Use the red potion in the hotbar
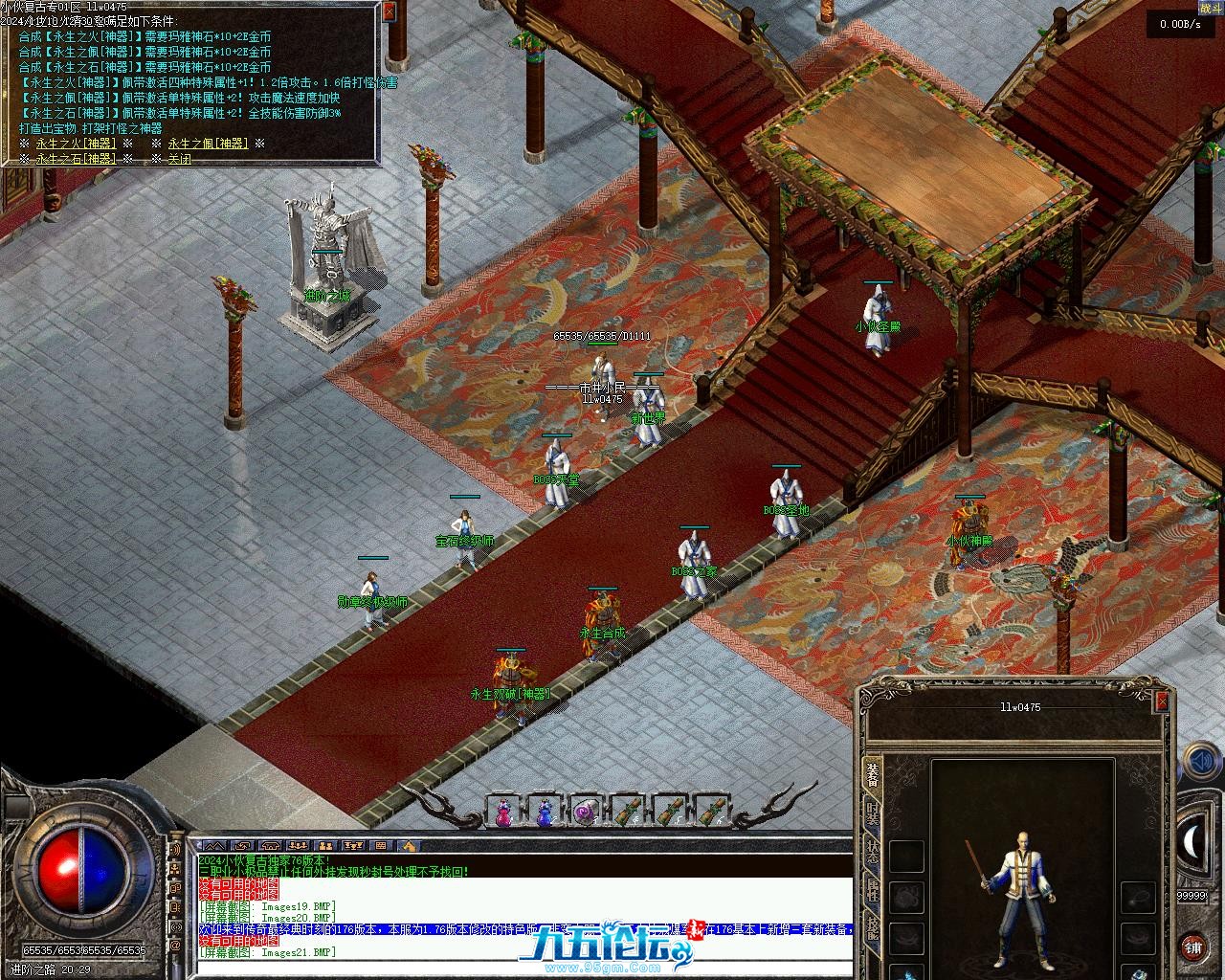This screenshot has height=980, width=1225. 502,813
